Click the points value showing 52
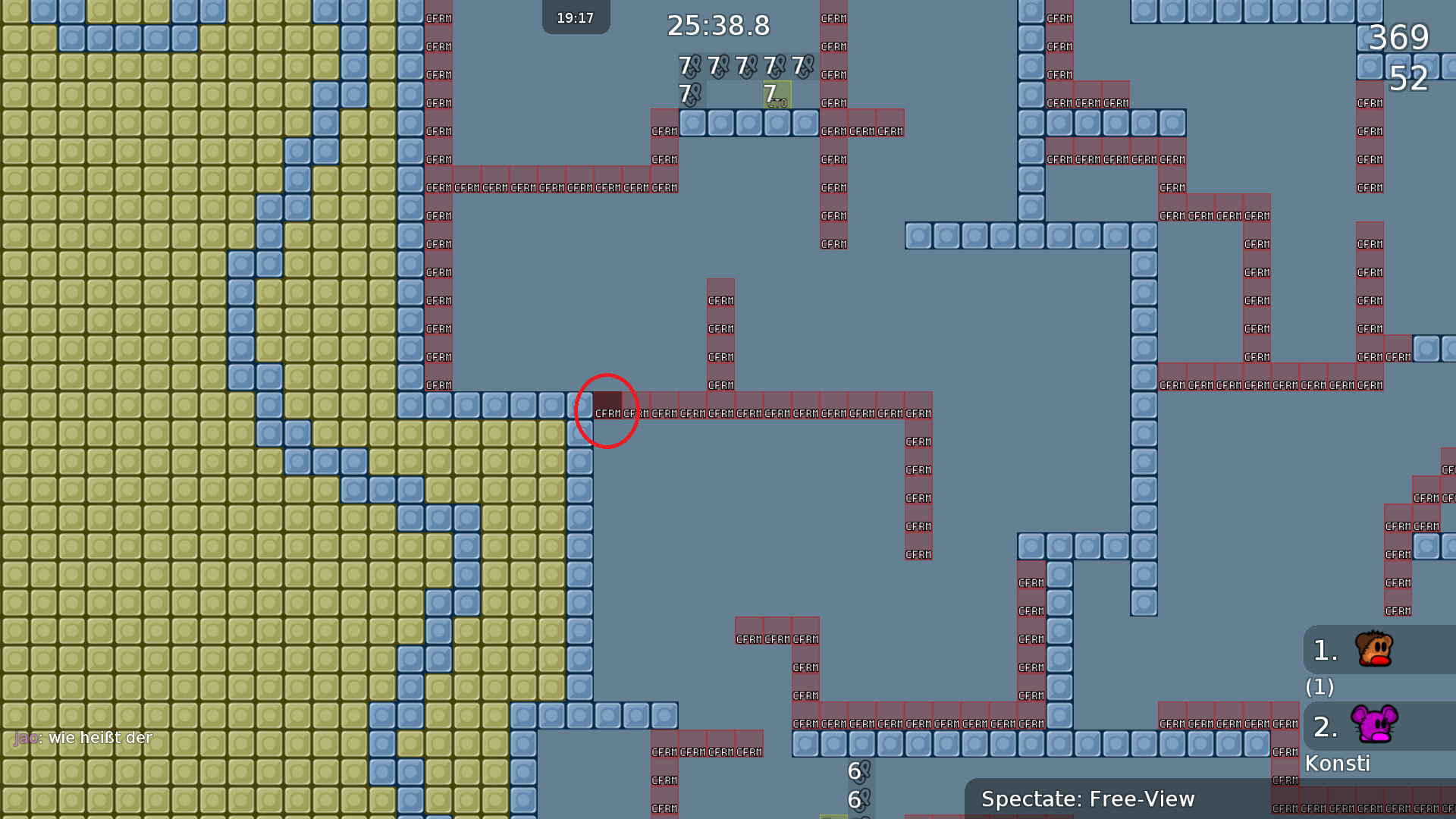1456x819 pixels. [1408, 79]
